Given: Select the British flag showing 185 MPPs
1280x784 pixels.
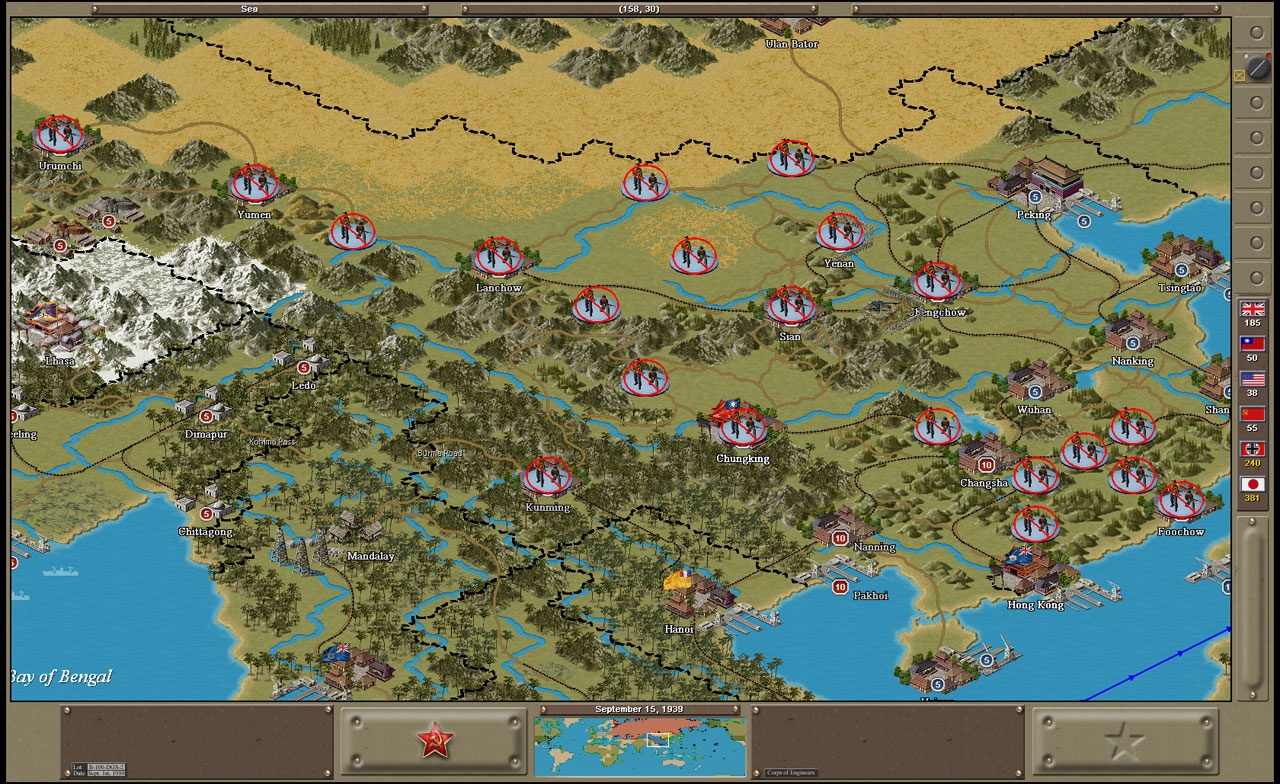Looking at the screenshot, I should click(1253, 311).
